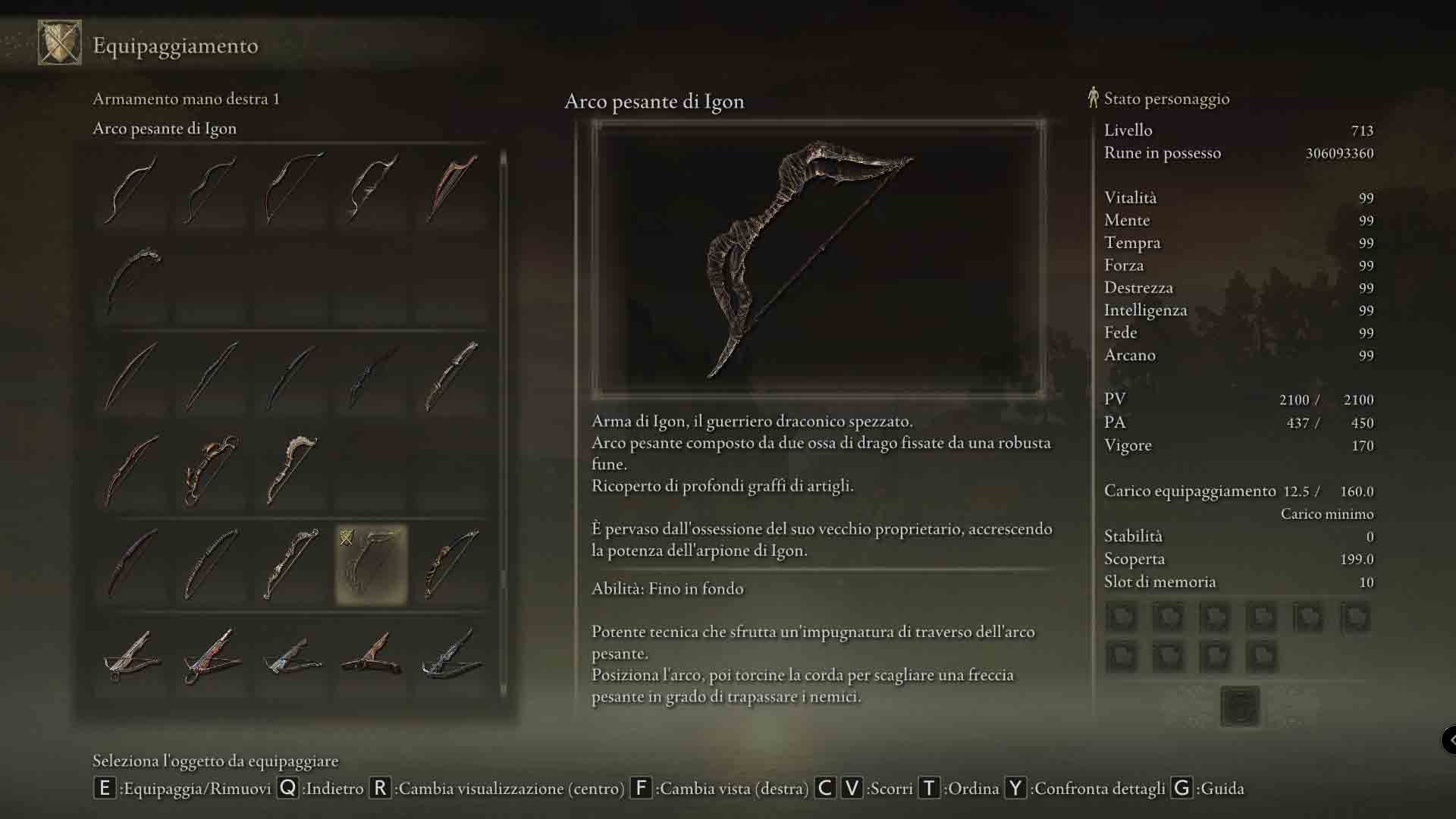Viewport: 1456px width, 819px height.
Task: Select the twisted golden bow with looped ends
Action: 212,470
